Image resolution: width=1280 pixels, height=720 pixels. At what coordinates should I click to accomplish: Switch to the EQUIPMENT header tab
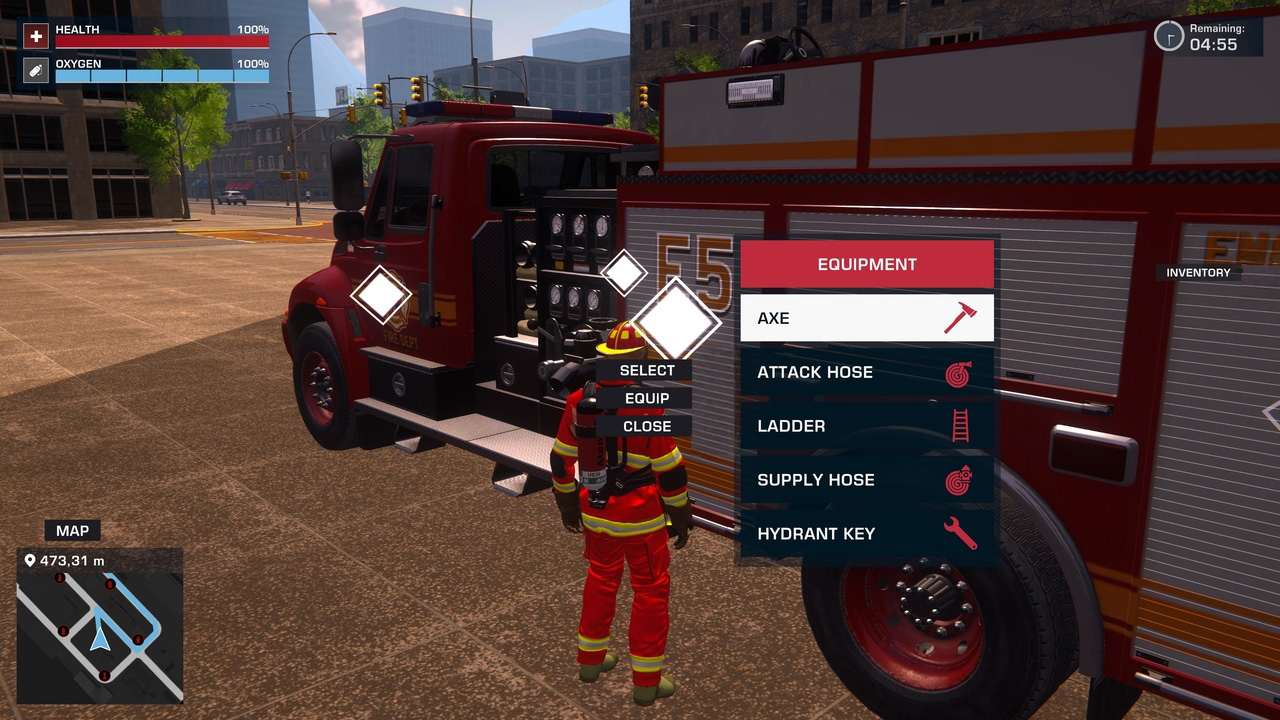[x=866, y=263]
